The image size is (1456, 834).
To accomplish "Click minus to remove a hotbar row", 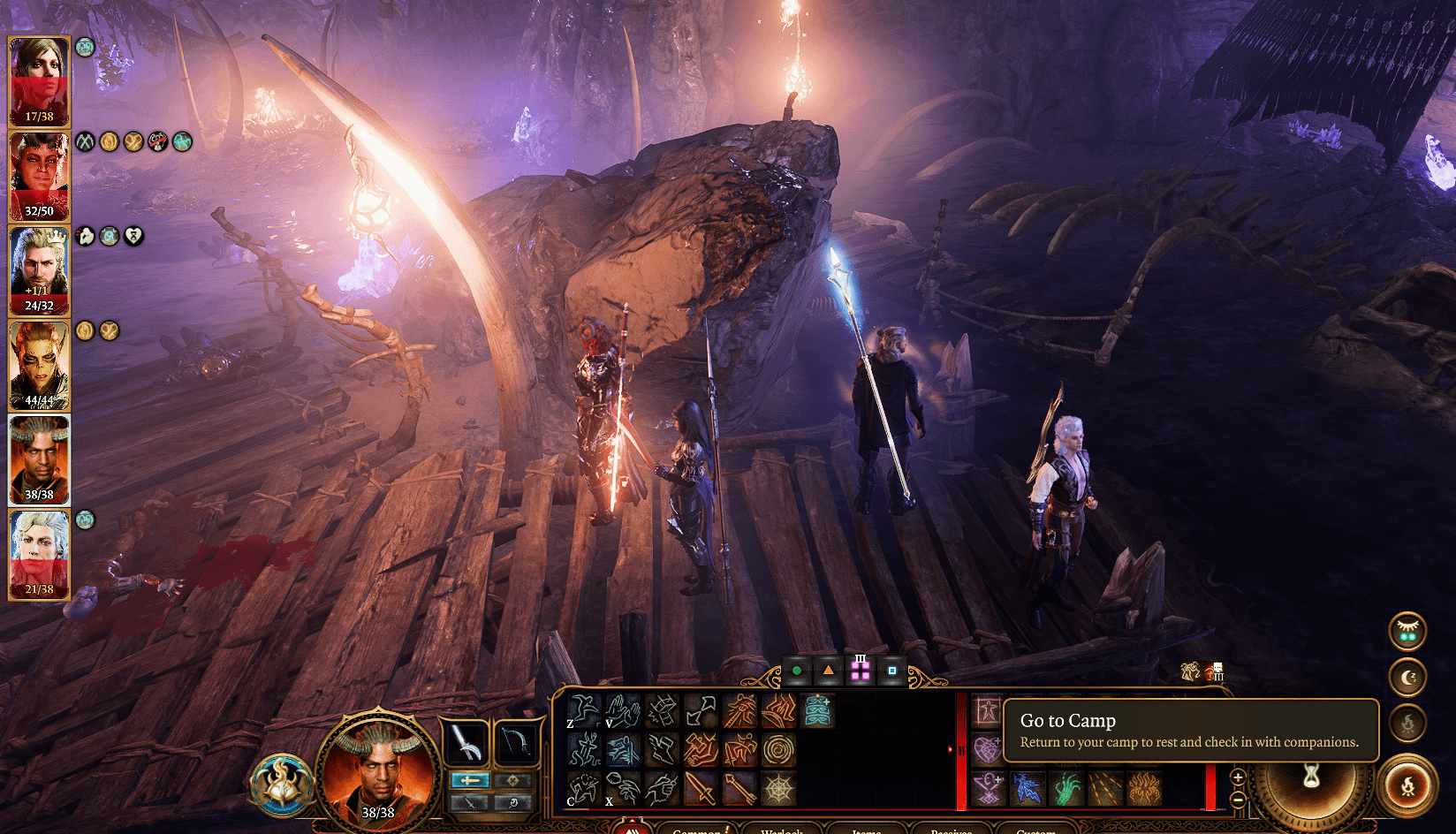I will coord(1237,798).
